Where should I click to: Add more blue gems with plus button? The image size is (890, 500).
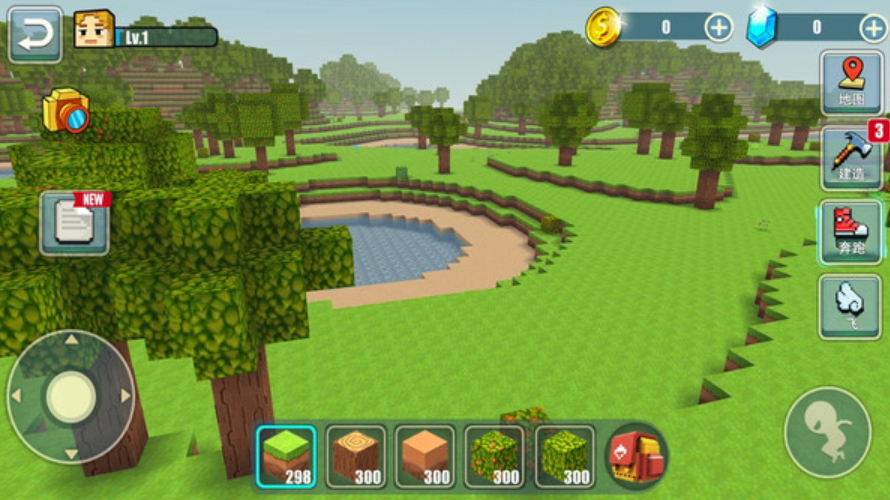click(872, 28)
